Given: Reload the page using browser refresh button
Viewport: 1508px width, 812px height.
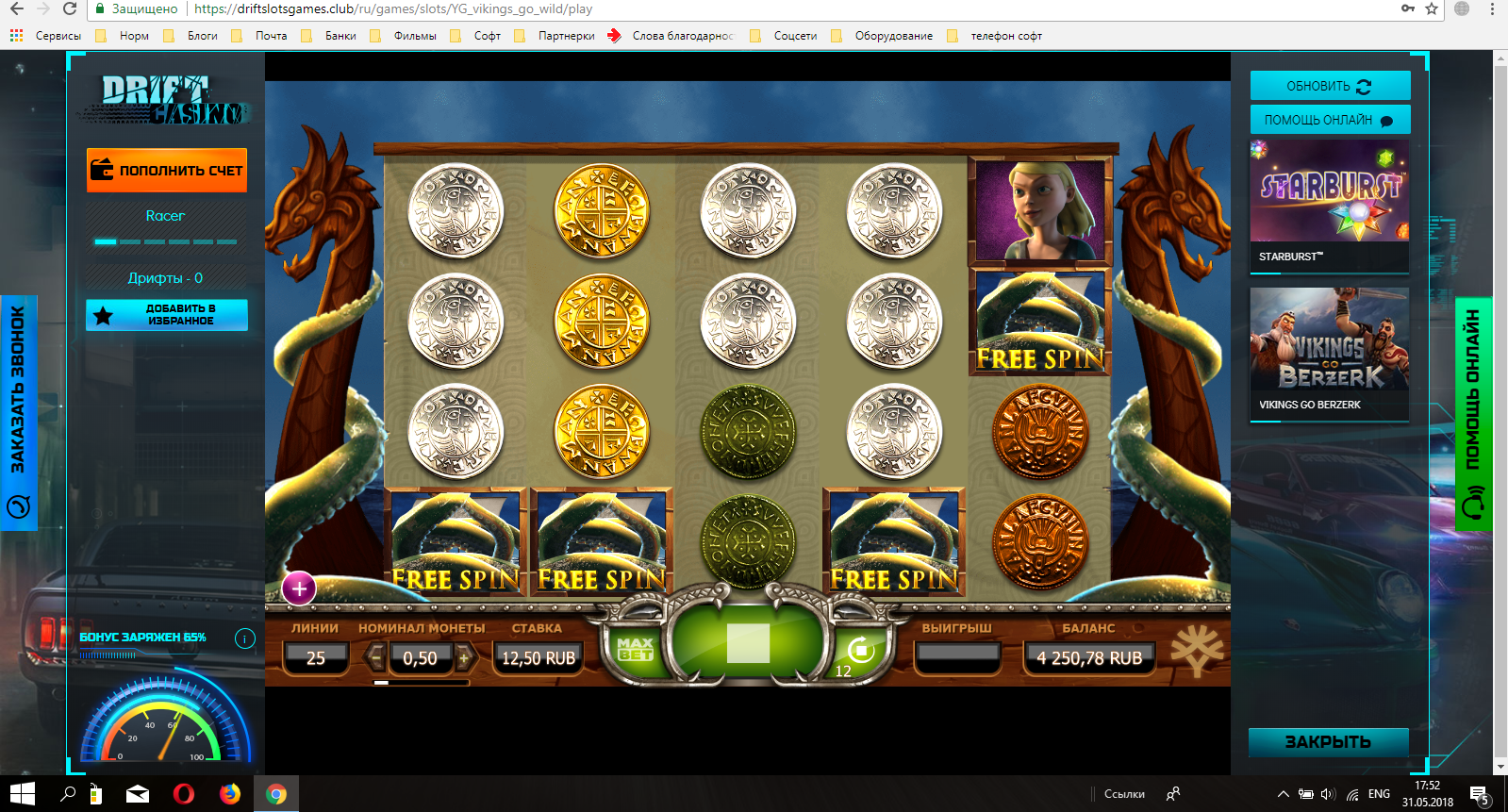Looking at the screenshot, I should (70, 8).
